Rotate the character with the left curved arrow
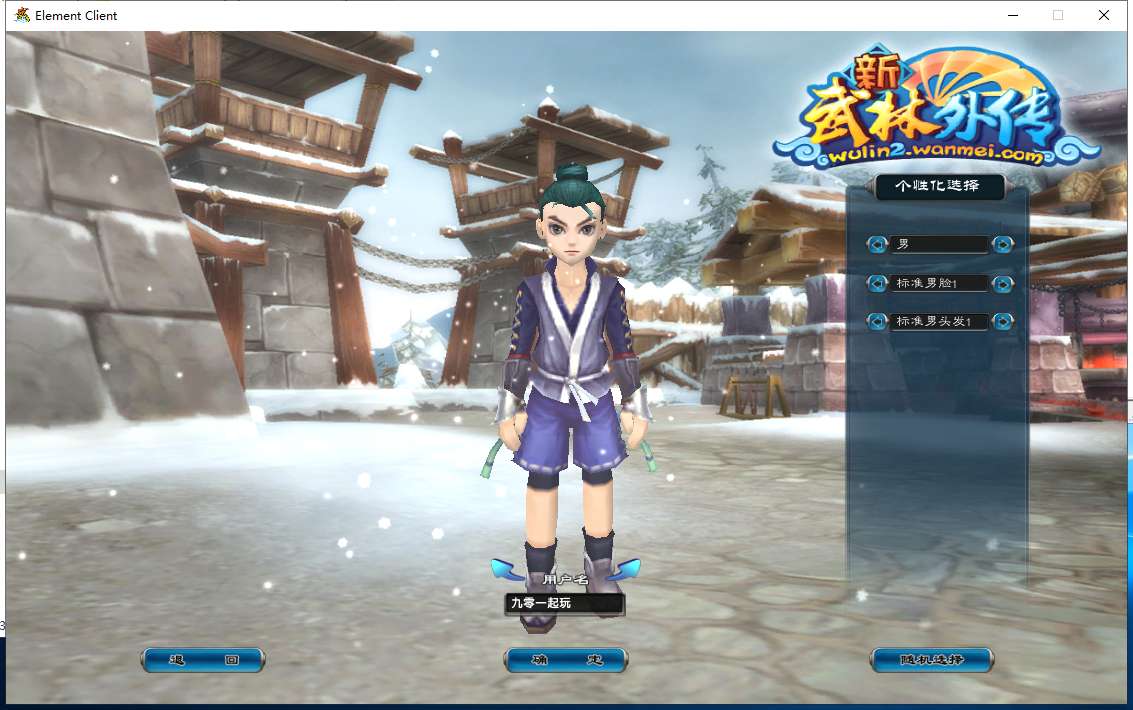This screenshot has height=710, width=1133. pos(508,570)
